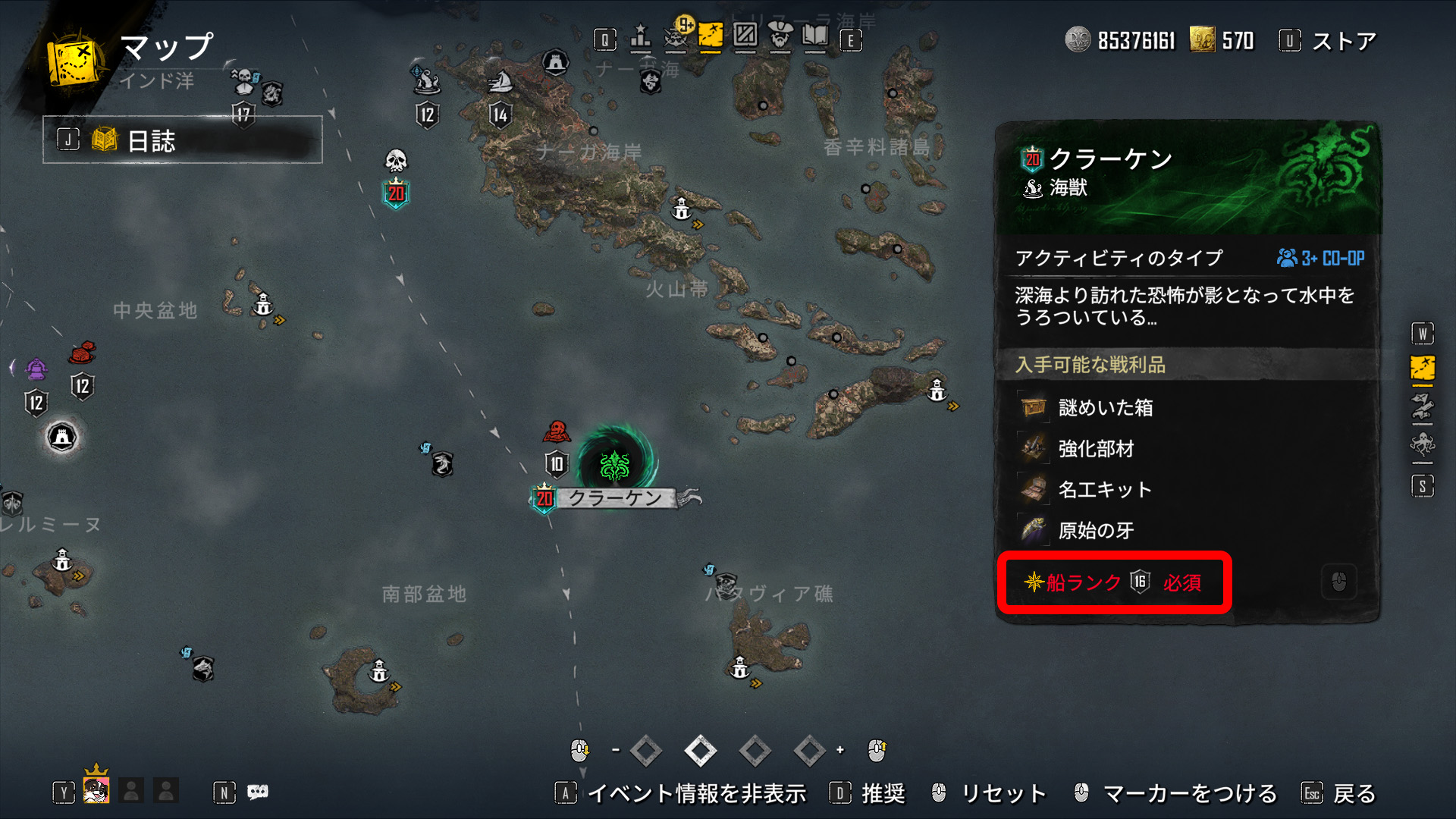Click the crowned player avatar portrait

96,791
